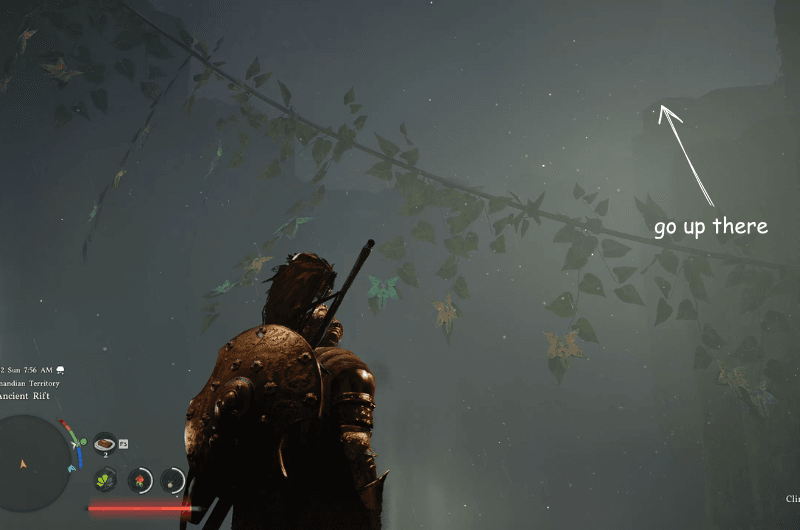The height and width of the screenshot is (530, 800).
Task: Select the red flower skill icon
Action: (140, 480)
